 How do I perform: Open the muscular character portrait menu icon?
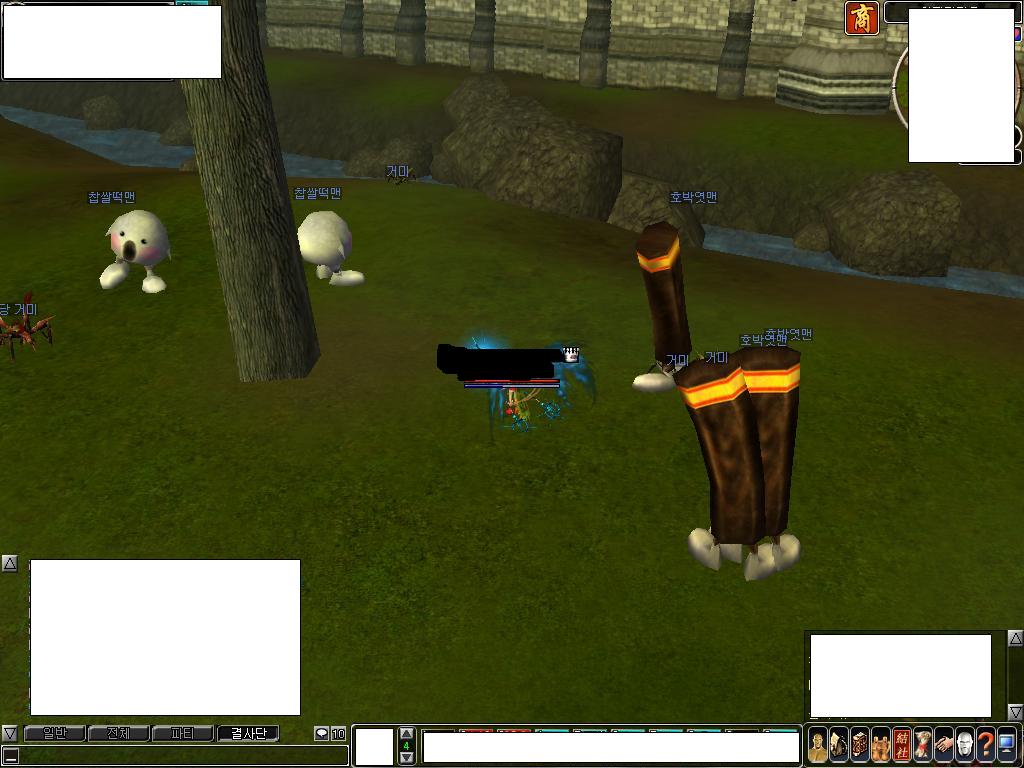click(818, 745)
